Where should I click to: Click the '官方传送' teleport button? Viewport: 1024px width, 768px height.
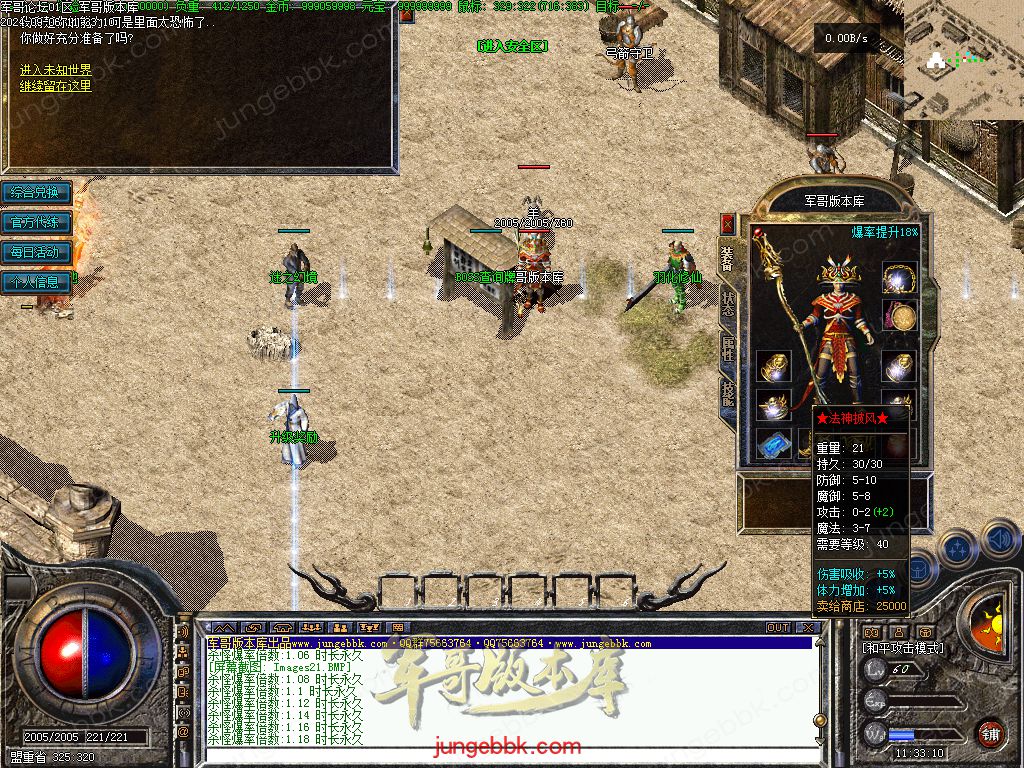[36, 222]
